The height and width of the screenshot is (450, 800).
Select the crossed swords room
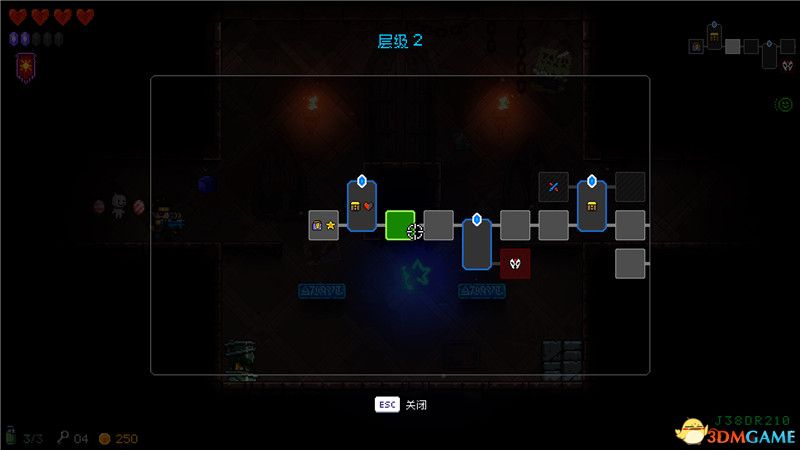pos(553,187)
